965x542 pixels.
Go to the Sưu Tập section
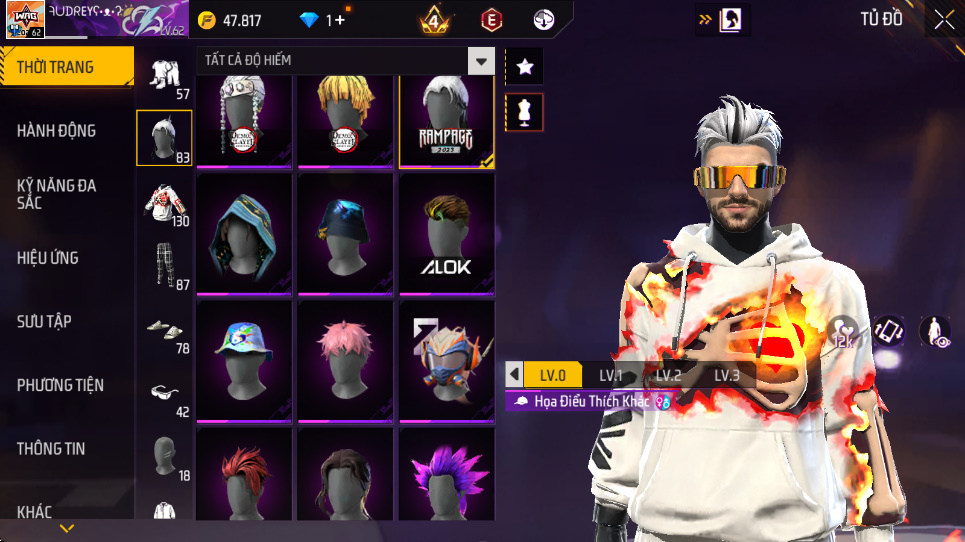(44, 321)
